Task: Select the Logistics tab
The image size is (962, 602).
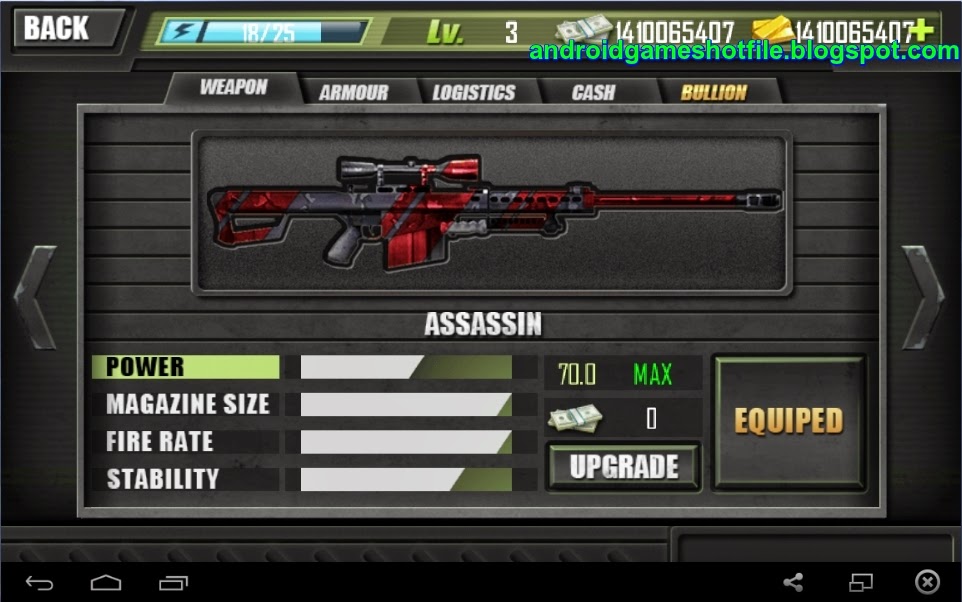Action: pos(473,92)
